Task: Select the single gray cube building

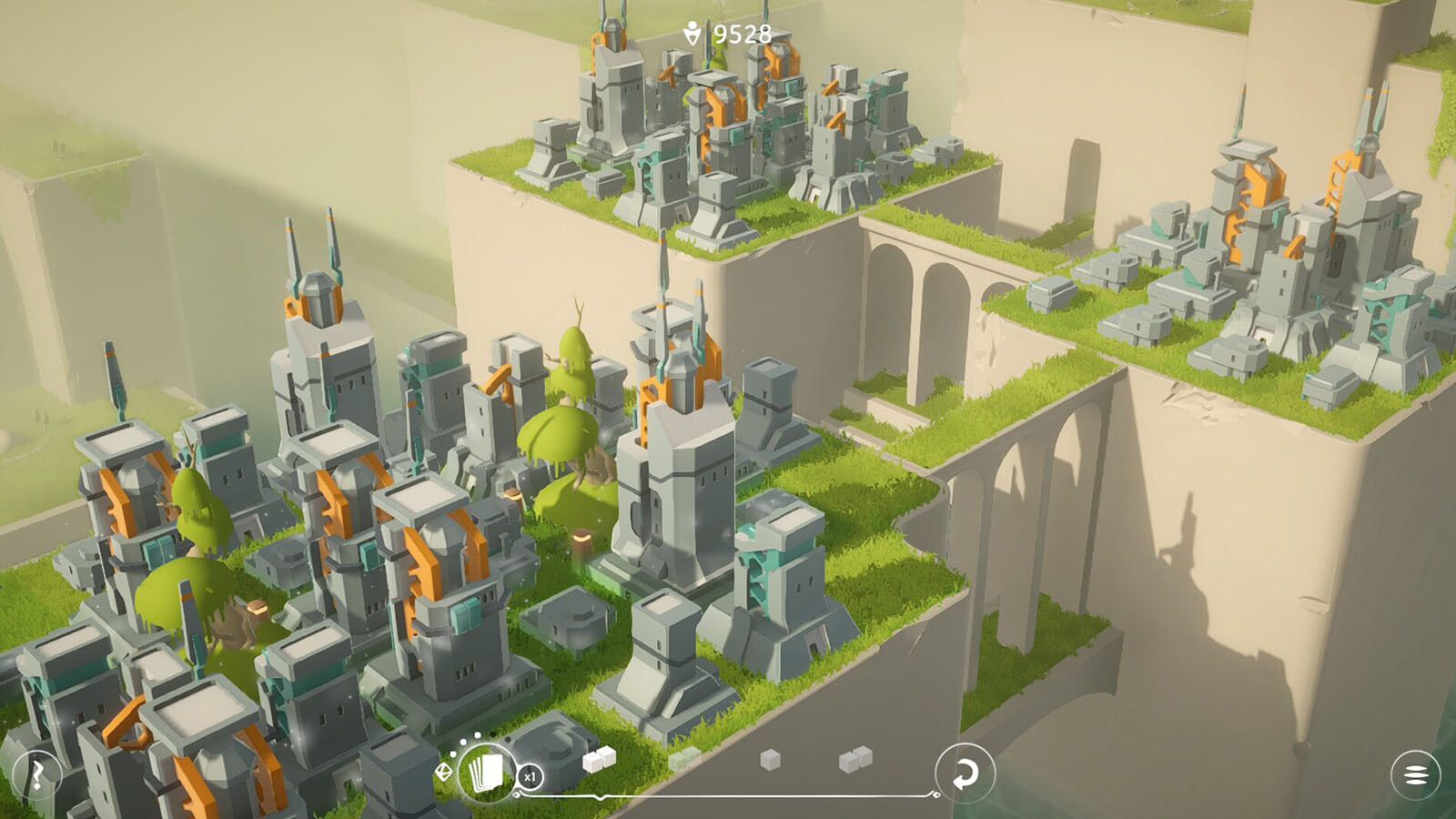Action: pyautogui.click(x=770, y=759)
